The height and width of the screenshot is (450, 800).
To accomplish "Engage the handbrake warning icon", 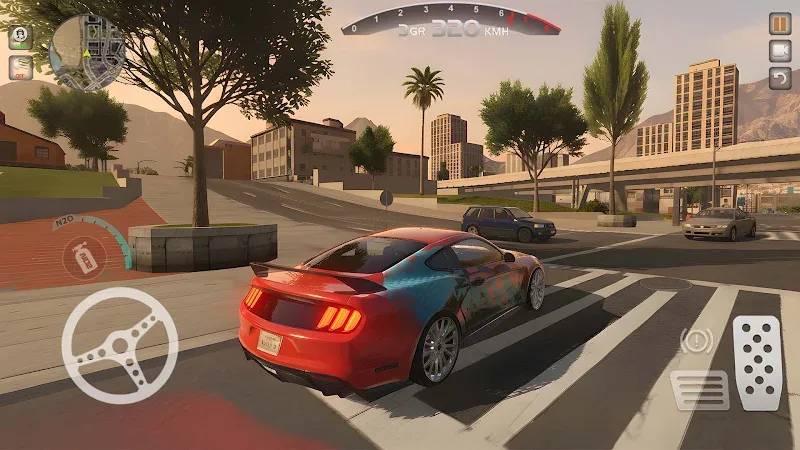I will 697,342.
